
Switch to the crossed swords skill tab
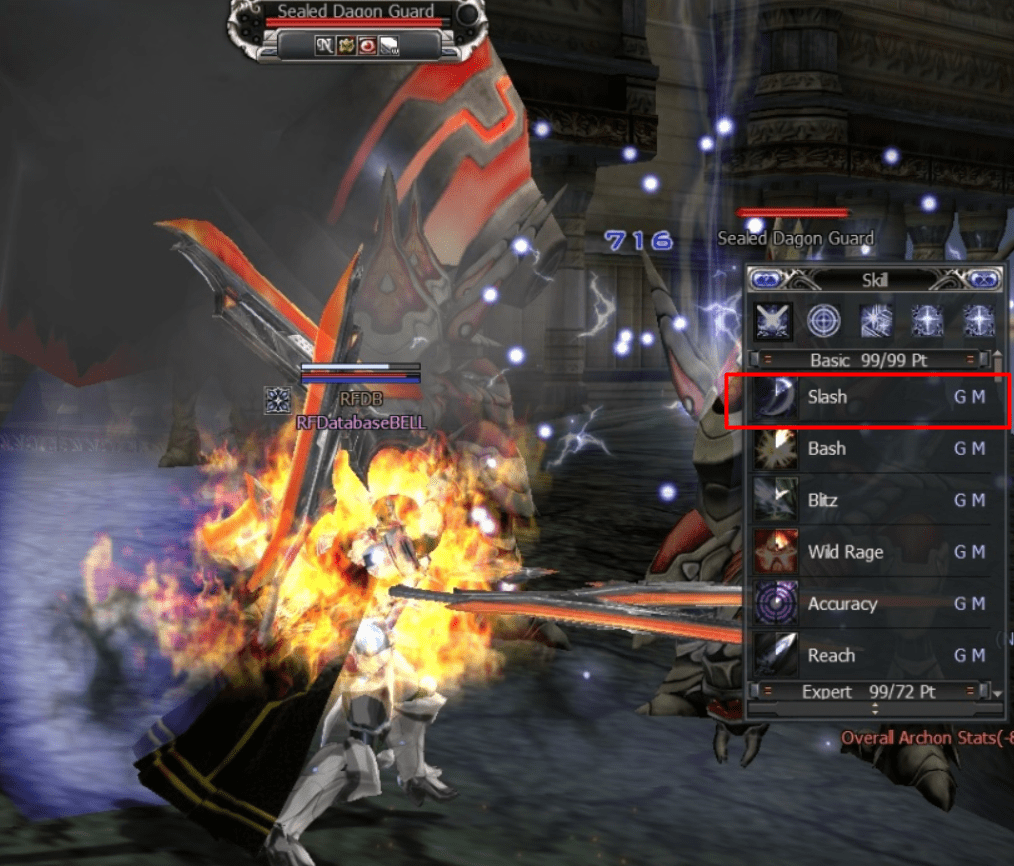coord(773,321)
